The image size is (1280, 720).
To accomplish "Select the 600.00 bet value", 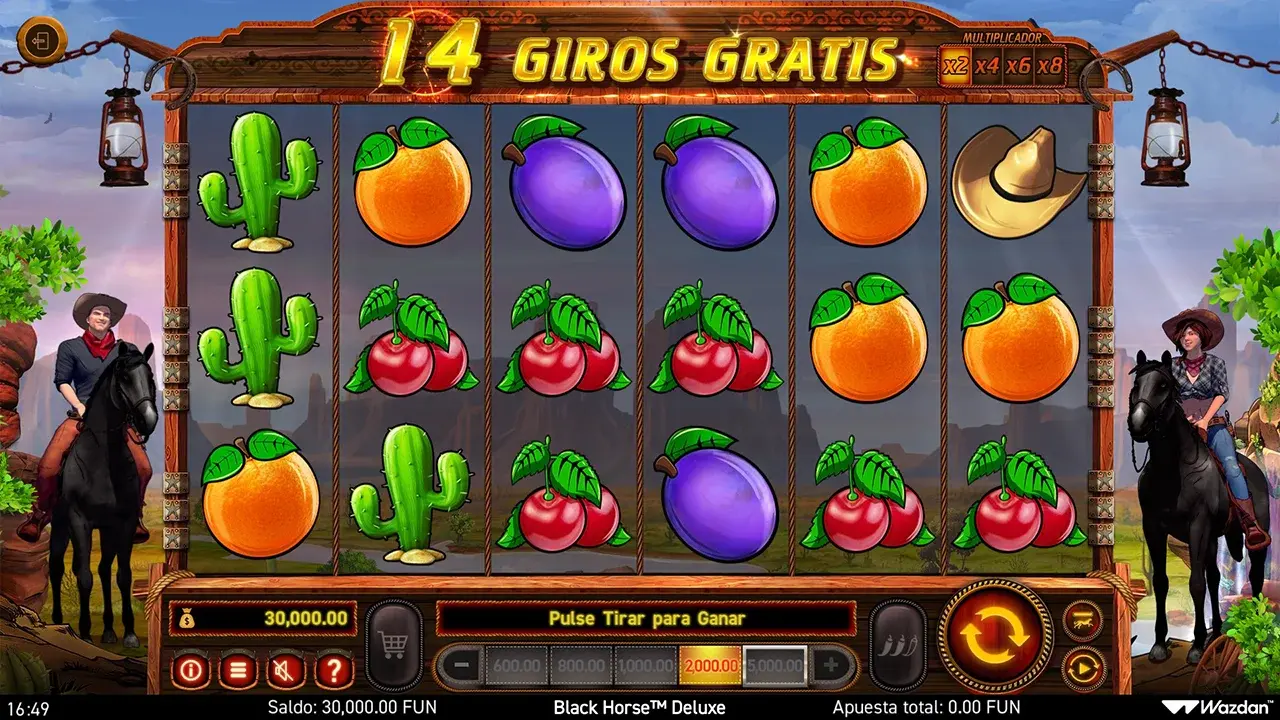I will tap(516, 665).
